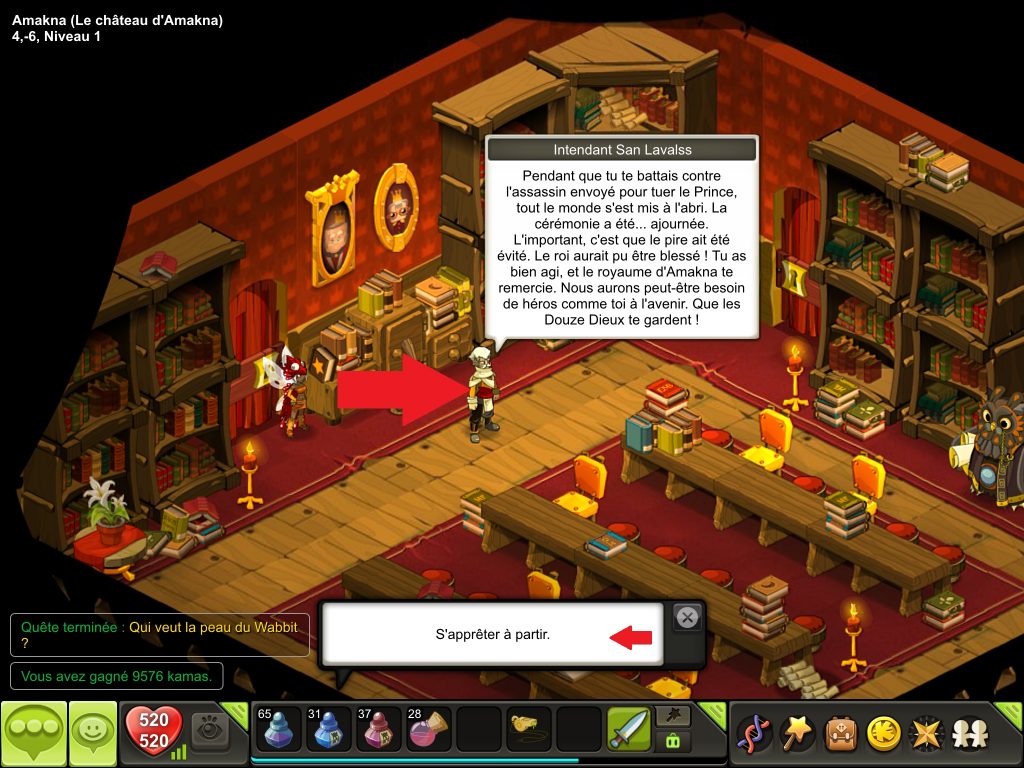Open the spells menu with star wand

point(797,734)
